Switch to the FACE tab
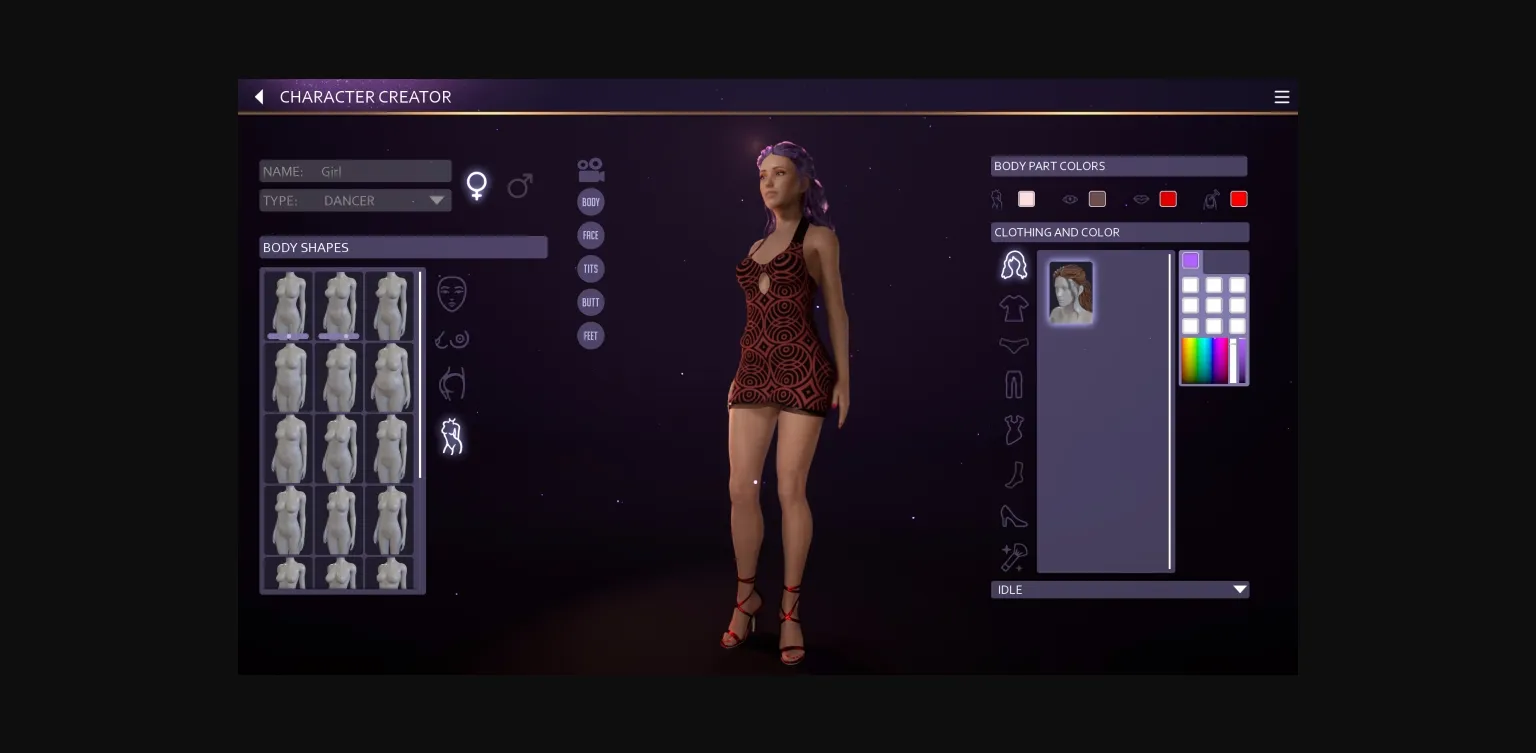The width and height of the screenshot is (1536, 753). click(x=590, y=235)
